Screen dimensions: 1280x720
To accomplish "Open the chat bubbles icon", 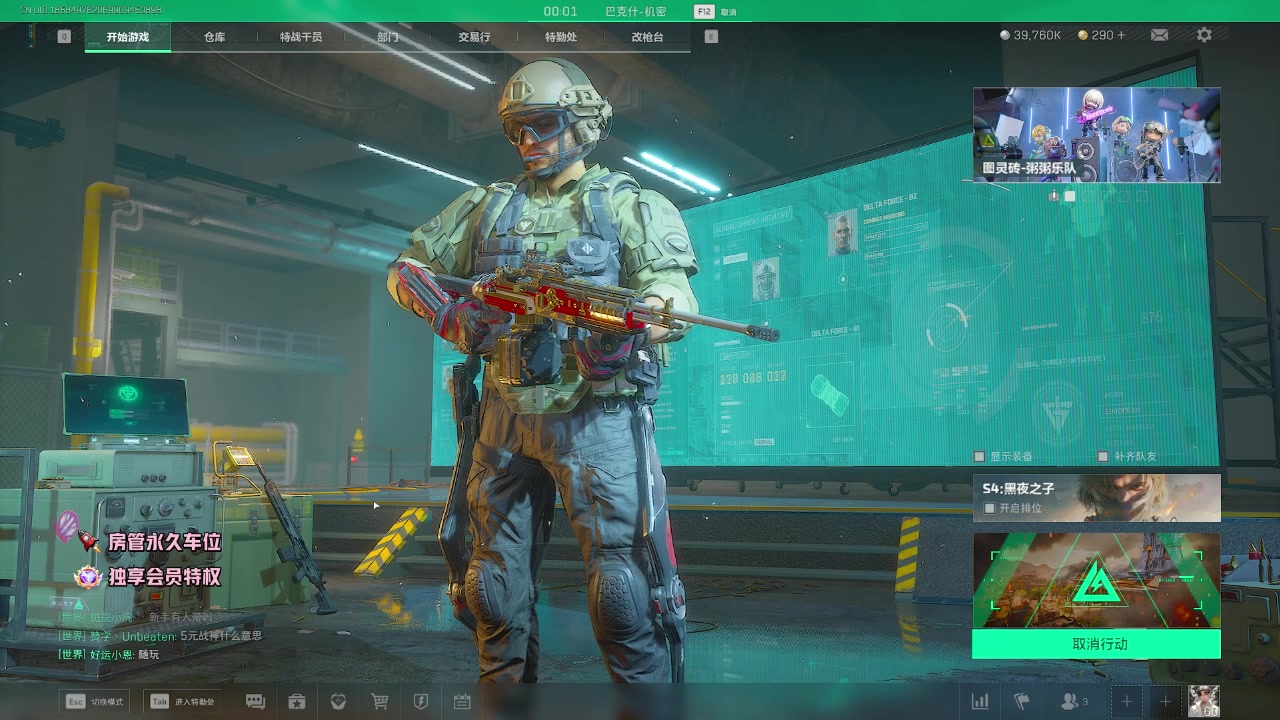I will [x=255, y=702].
